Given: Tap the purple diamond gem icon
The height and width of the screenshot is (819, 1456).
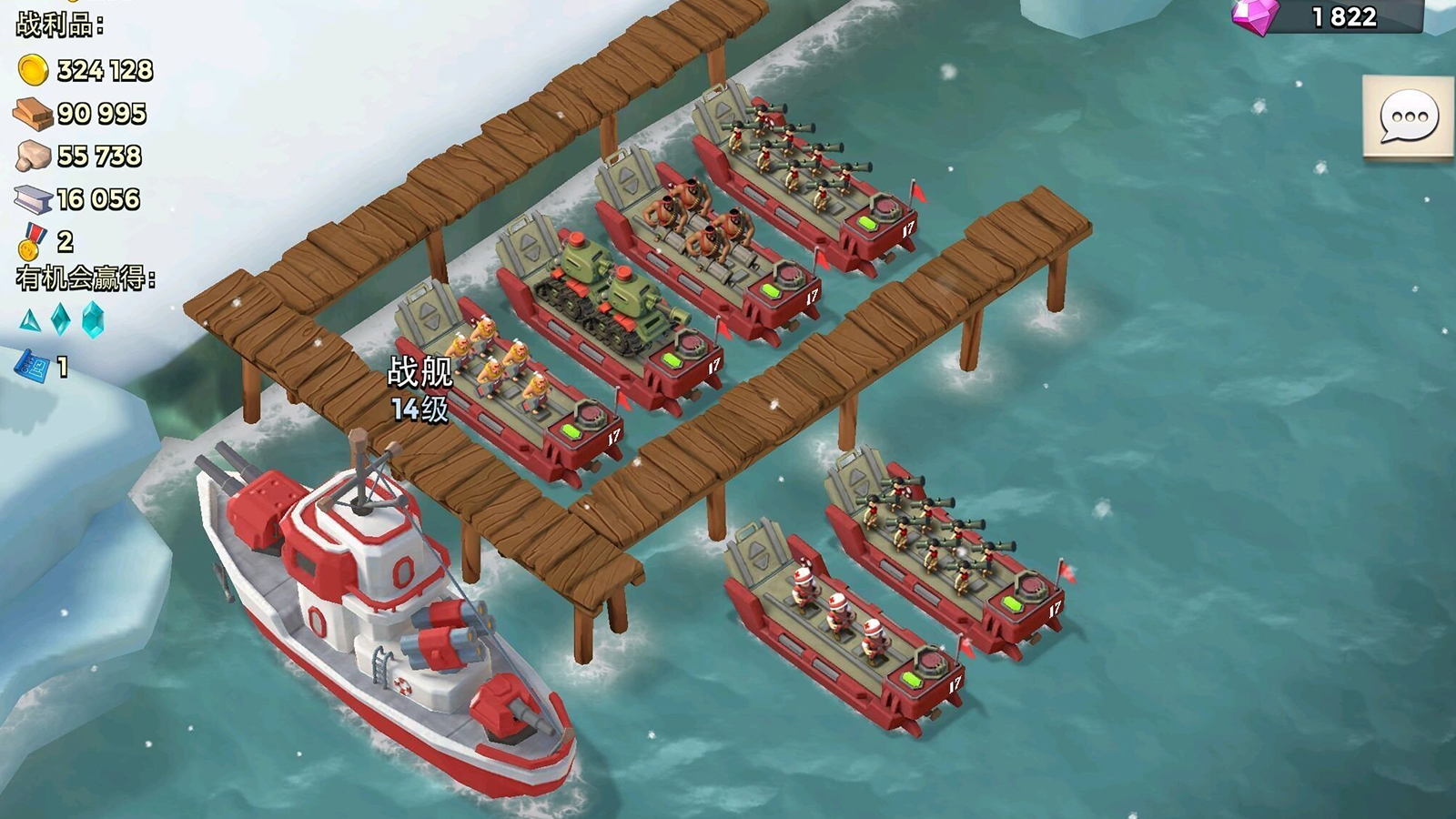Looking at the screenshot, I should (1256, 15).
